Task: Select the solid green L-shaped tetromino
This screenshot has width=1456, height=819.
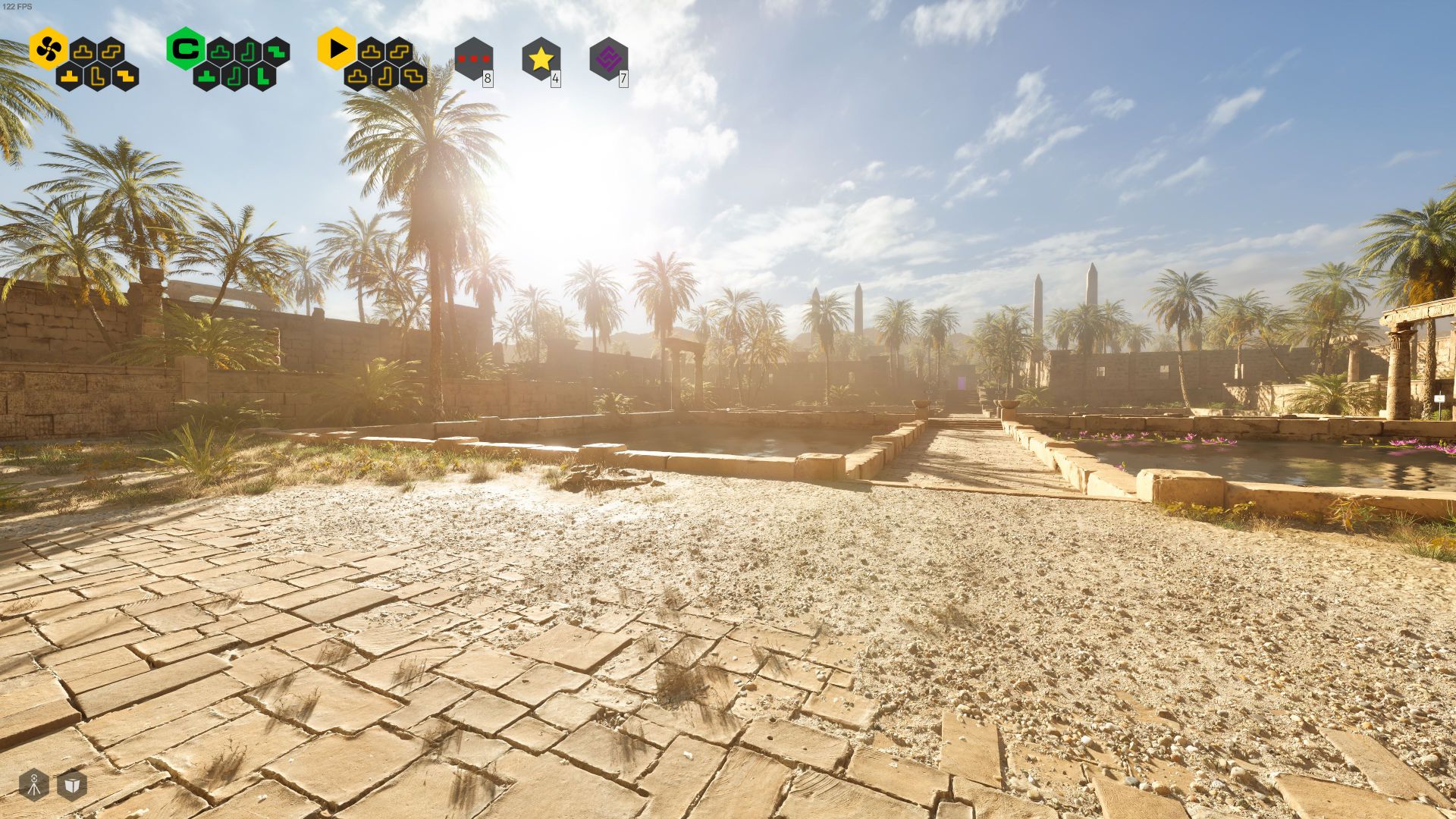Action: [262, 76]
